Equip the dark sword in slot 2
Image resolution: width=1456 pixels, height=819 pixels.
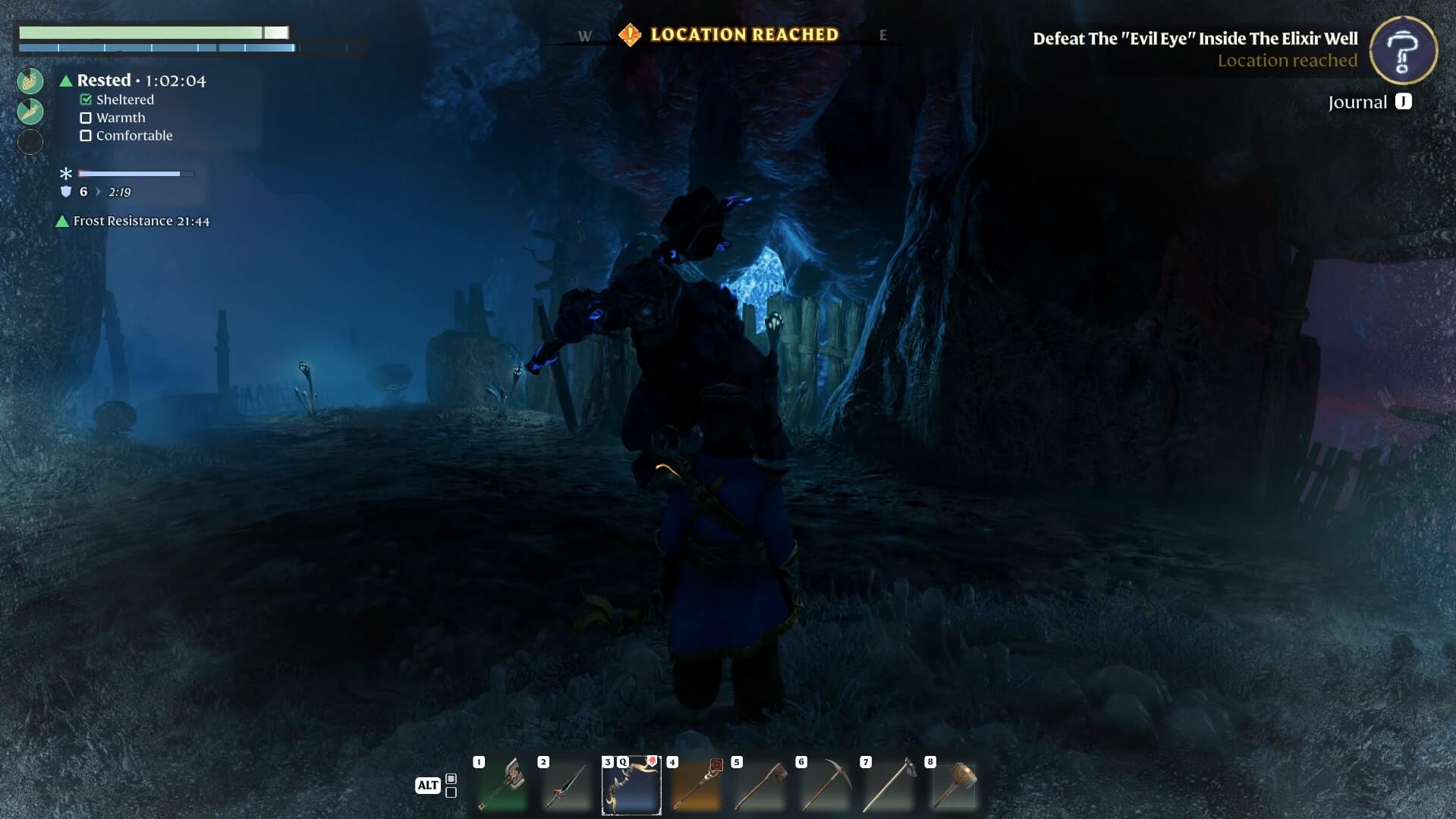[566, 785]
